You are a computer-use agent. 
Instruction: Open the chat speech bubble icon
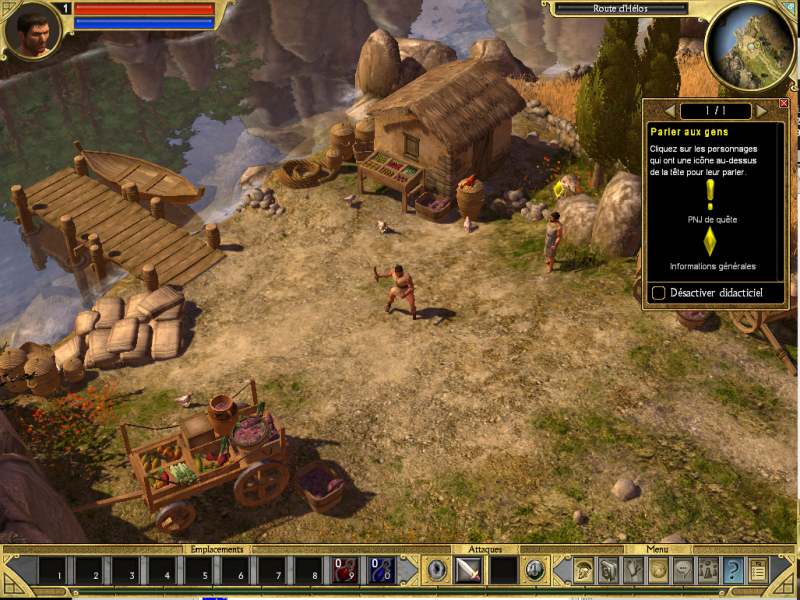pos(683,570)
